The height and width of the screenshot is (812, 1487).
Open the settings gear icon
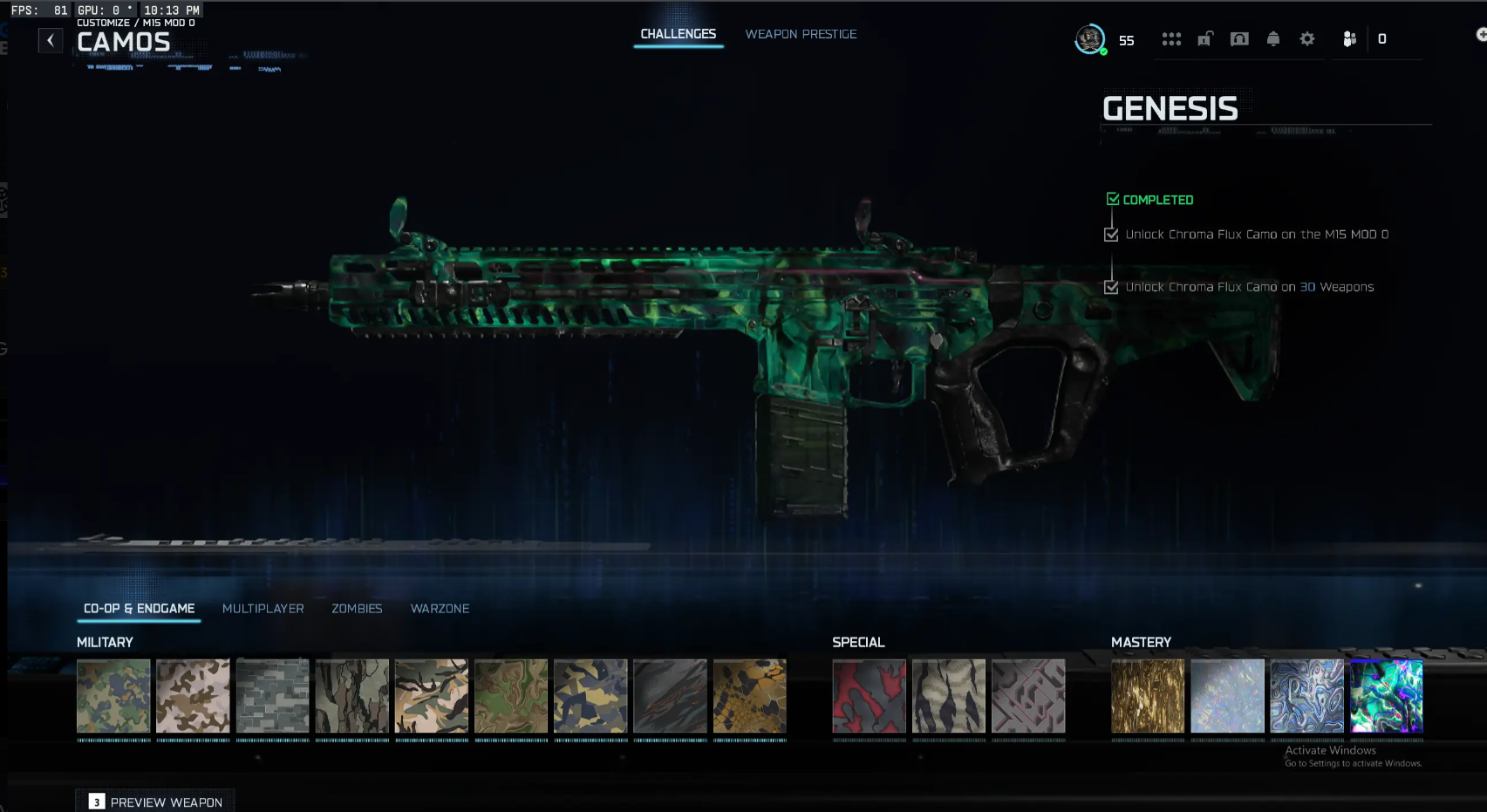tap(1306, 38)
